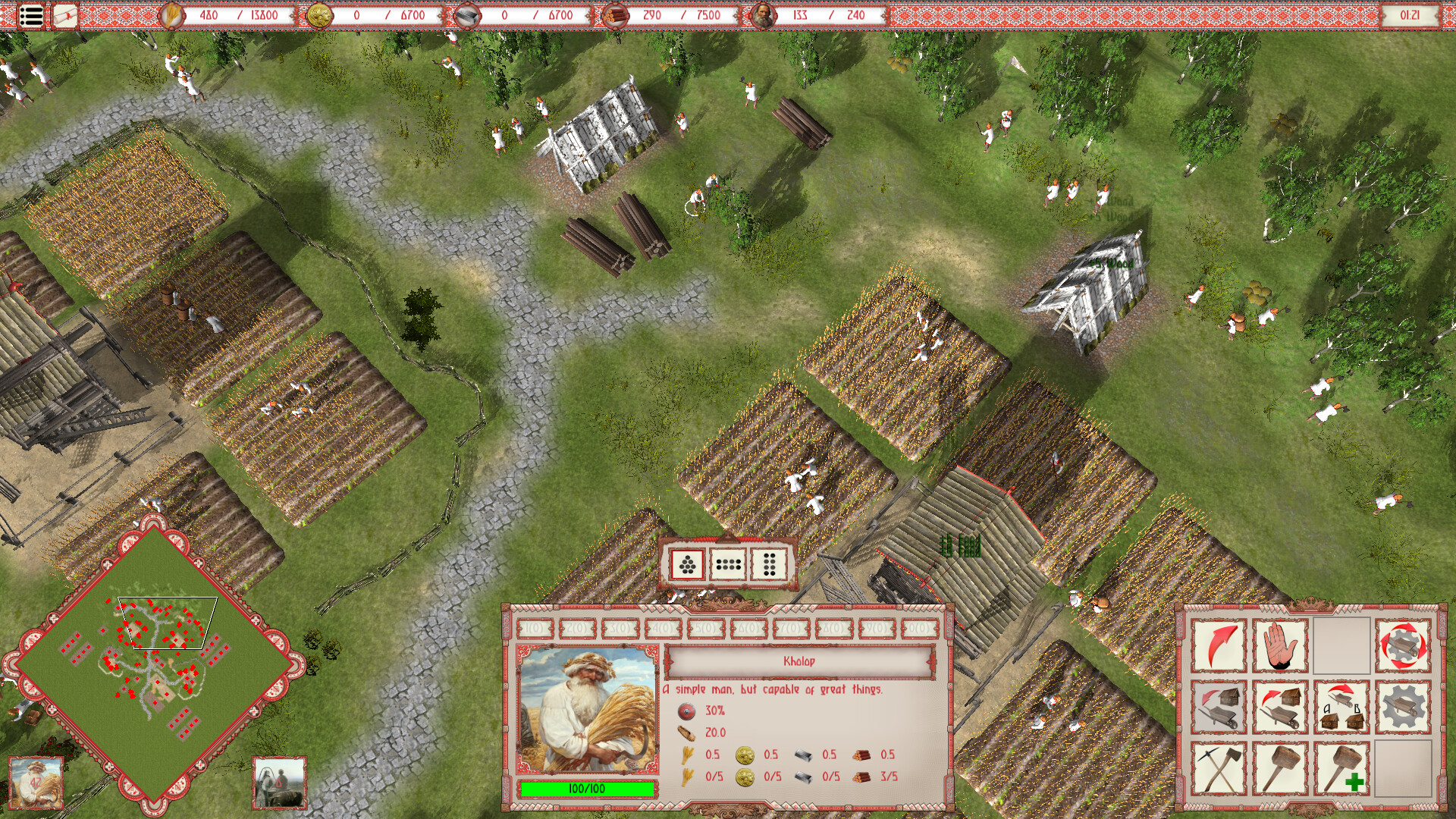The image size is (1456, 819).
Task: Switch to the line formation
Action: (x=726, y=565)
